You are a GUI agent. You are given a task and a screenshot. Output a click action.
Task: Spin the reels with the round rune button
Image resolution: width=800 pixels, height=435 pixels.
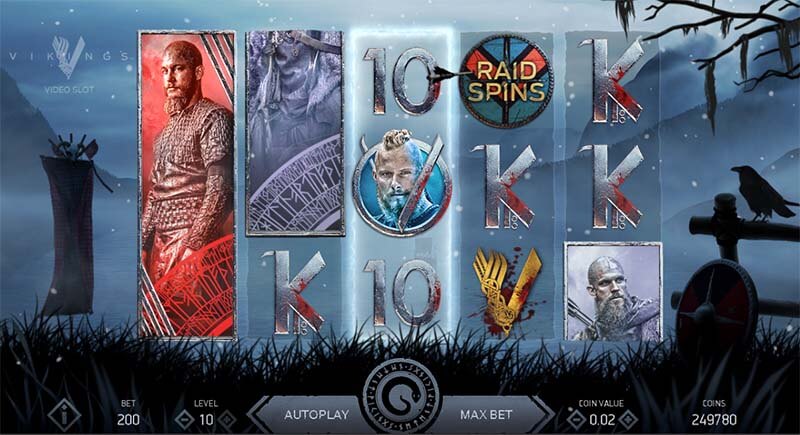point(398,398)
